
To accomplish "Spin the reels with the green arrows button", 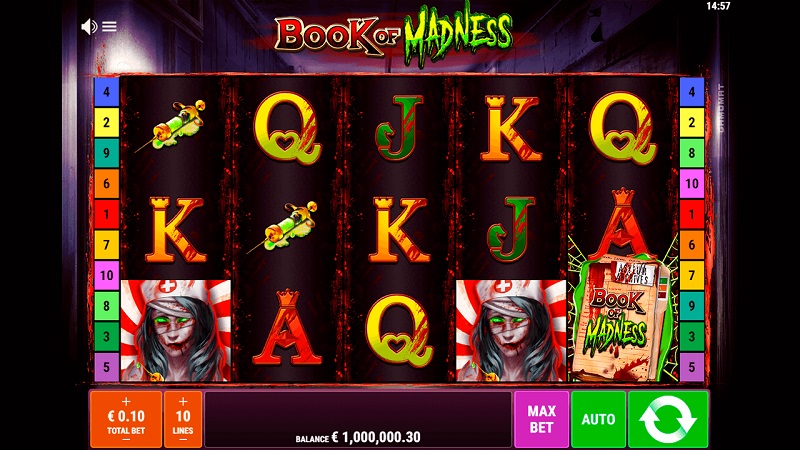I will coord(668,419).
